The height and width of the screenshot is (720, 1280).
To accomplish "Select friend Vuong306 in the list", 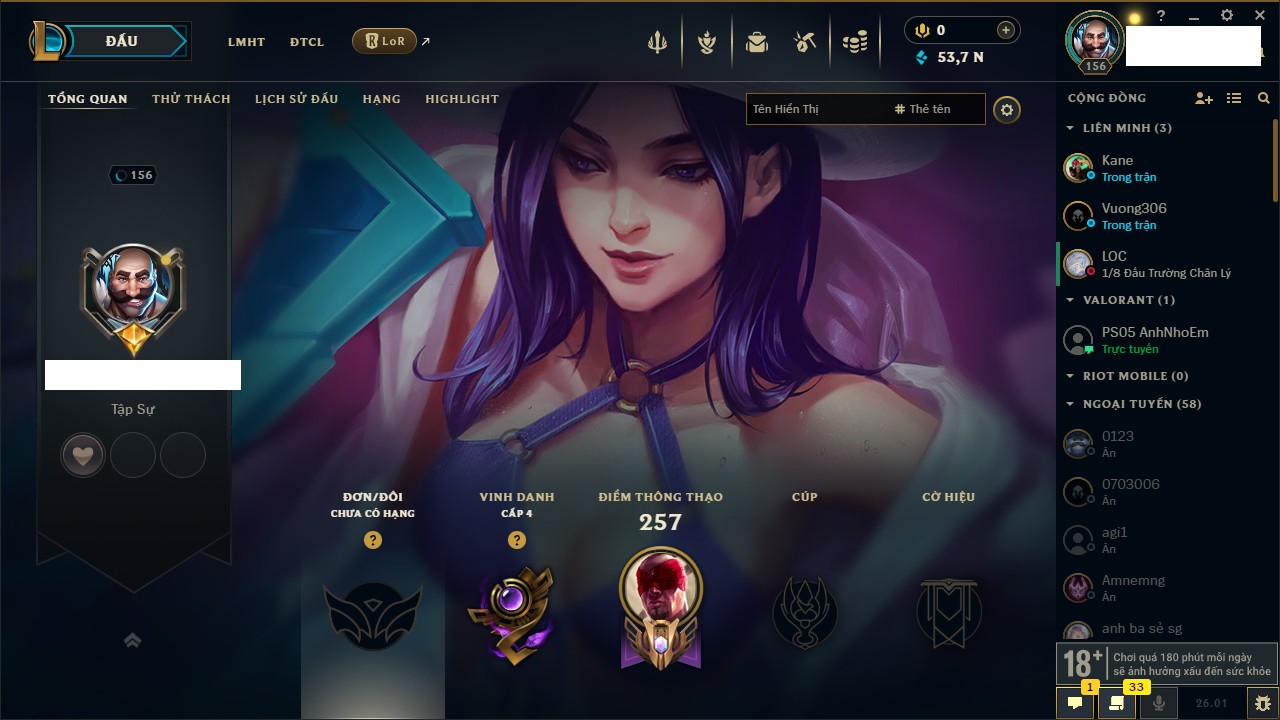I will (x=1133, y=215).
